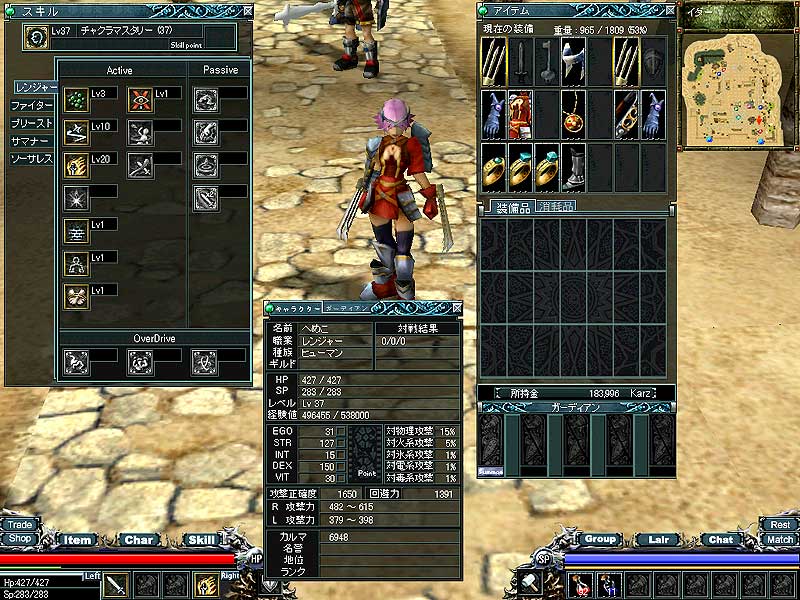Close the アイテム inventory window
This screenshot has height=600, width=800.
point(667,8)
